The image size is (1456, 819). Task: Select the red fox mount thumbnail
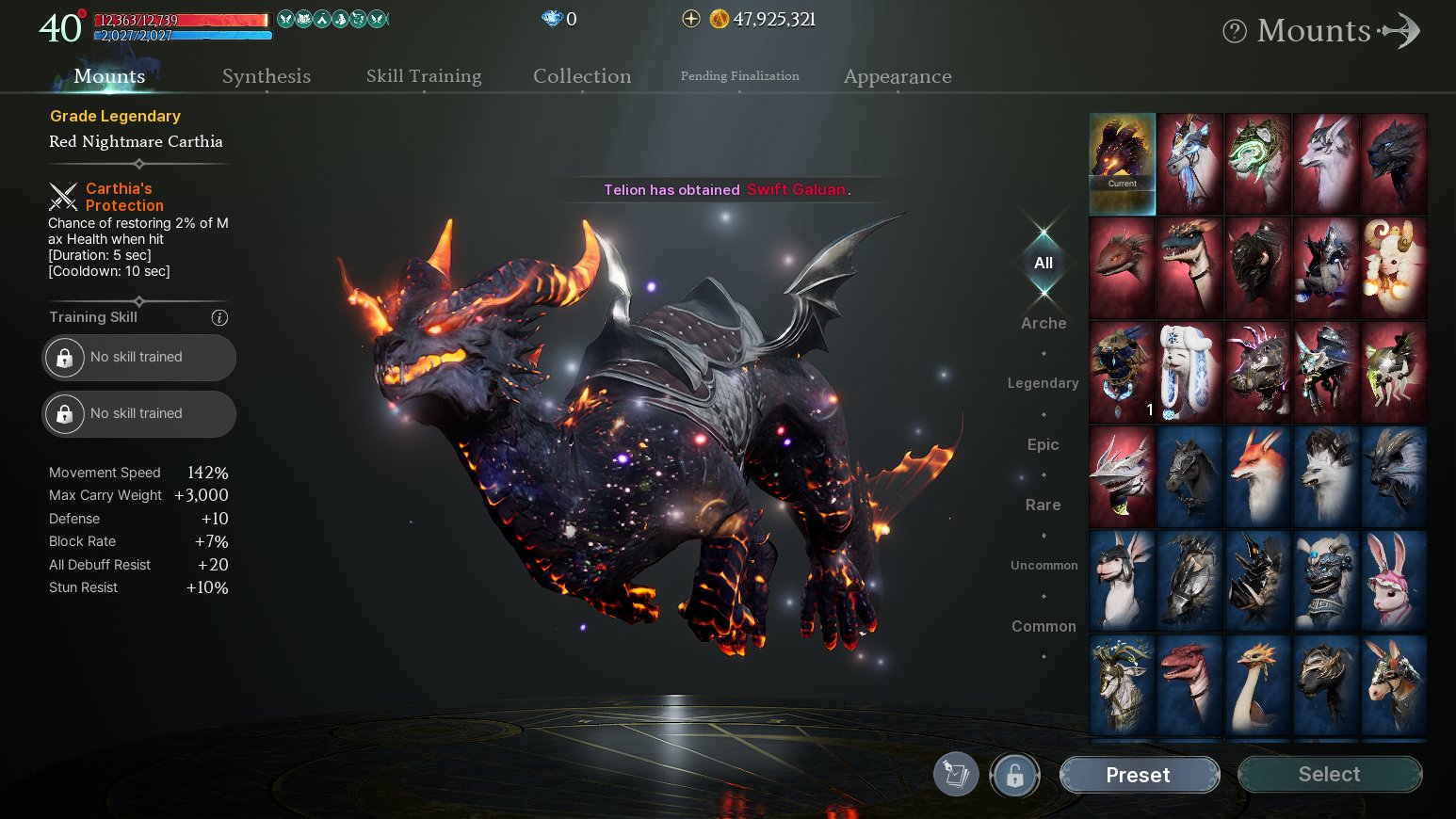click(x=1257, y=476)
